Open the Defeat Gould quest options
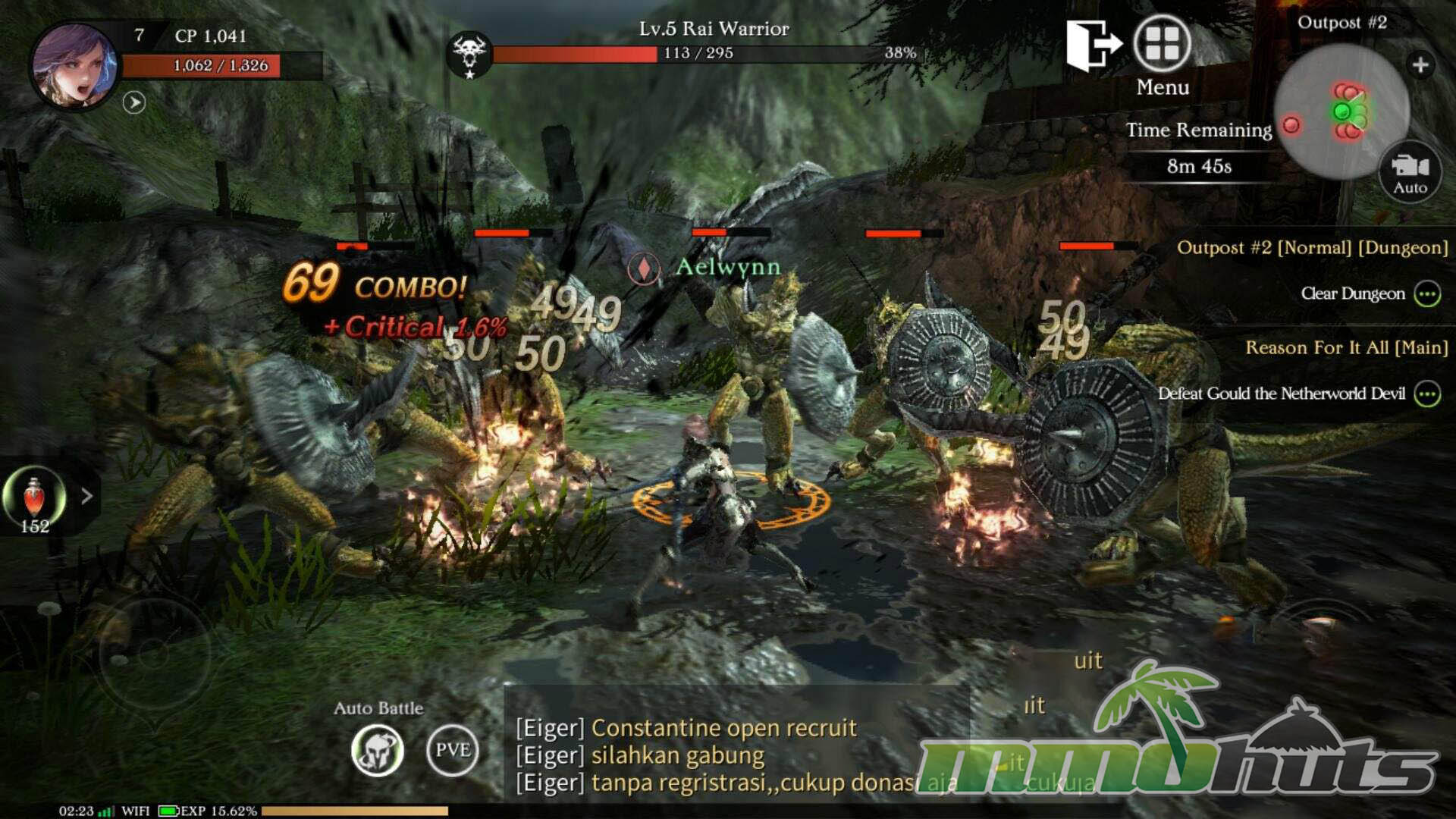The image size is (1456, 819). coord(1427,394)
